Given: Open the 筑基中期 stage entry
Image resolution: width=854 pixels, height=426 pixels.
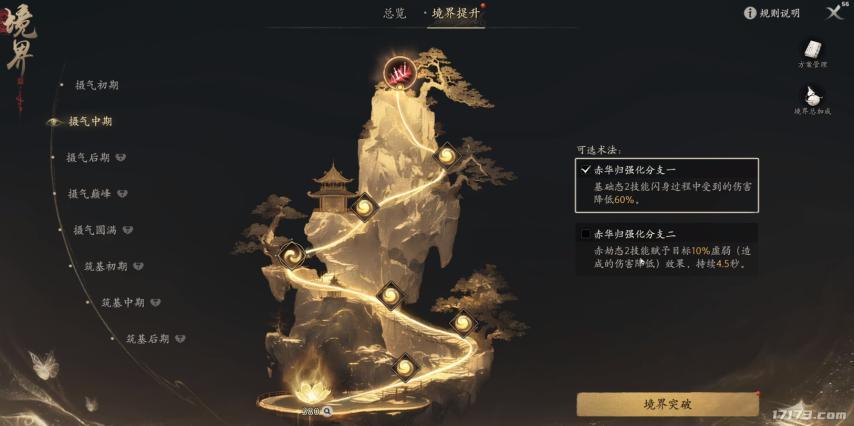Looking at the screenshot, I should click(123, 302).
